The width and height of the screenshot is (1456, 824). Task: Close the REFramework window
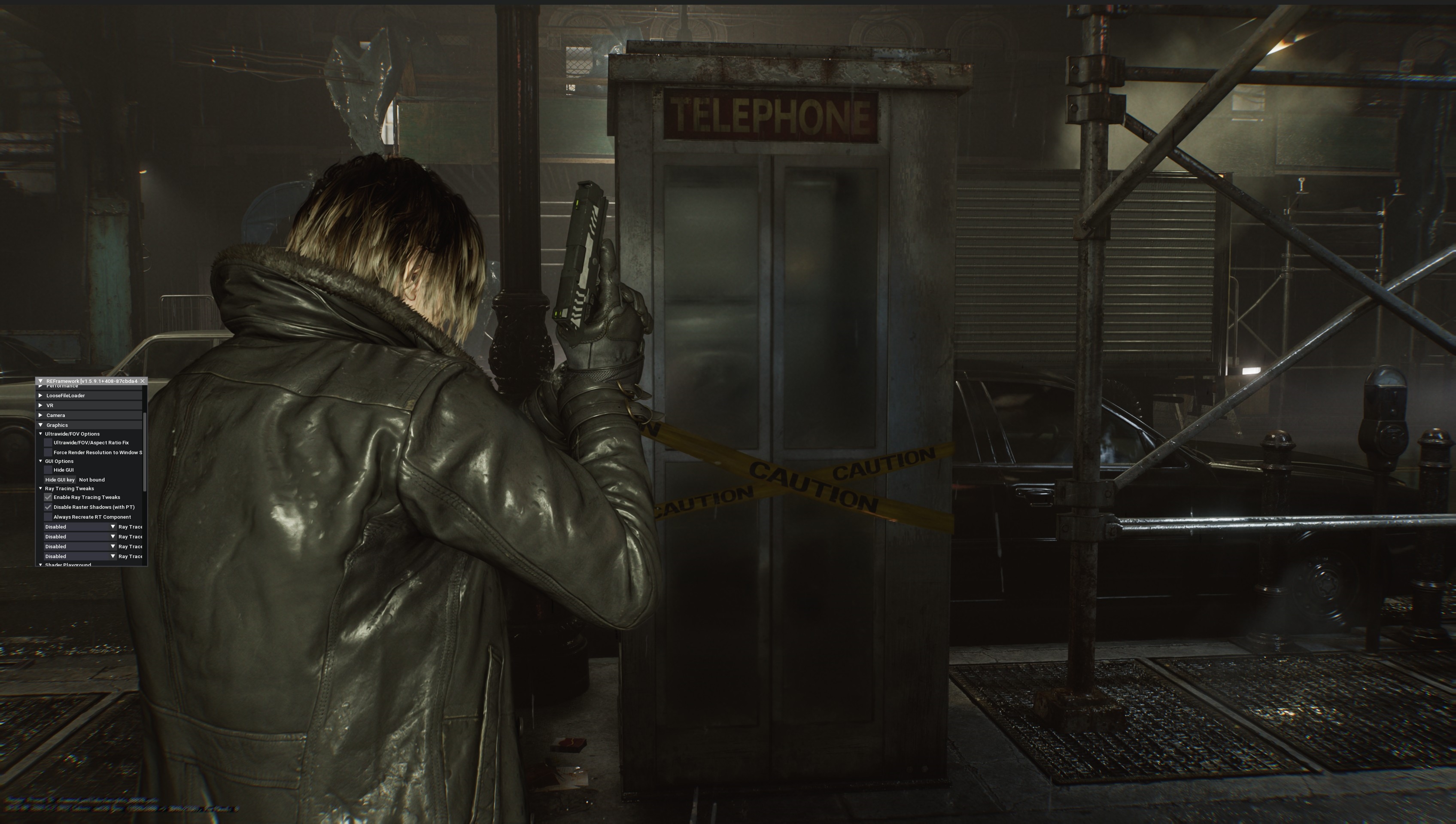[x=143, y=381]
